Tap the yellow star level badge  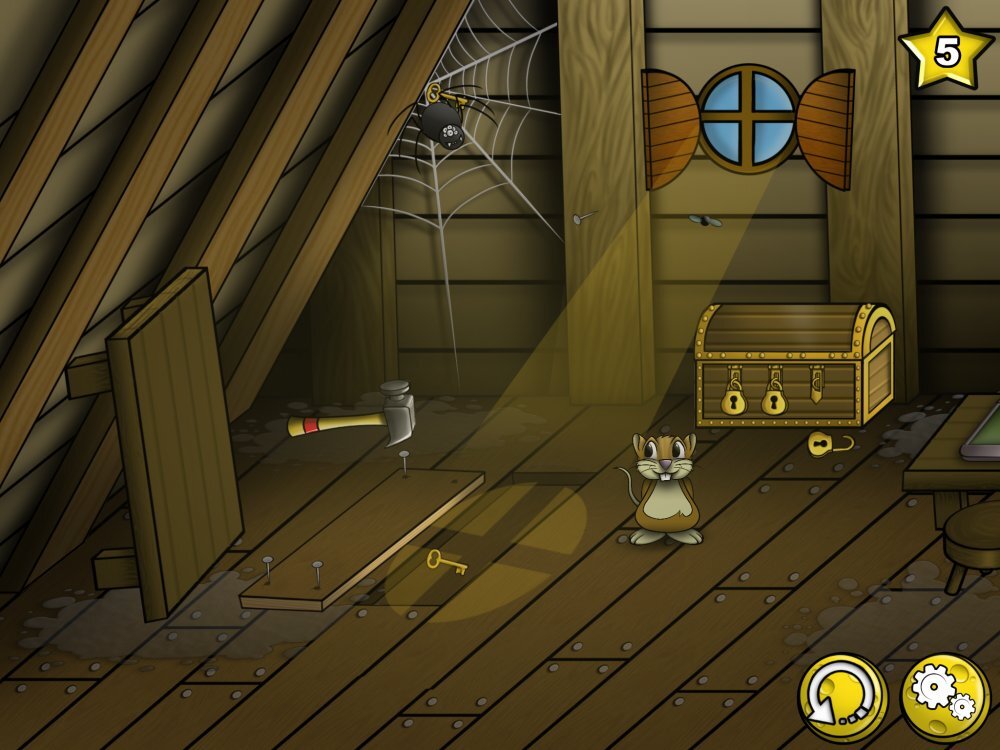point(945,50)
